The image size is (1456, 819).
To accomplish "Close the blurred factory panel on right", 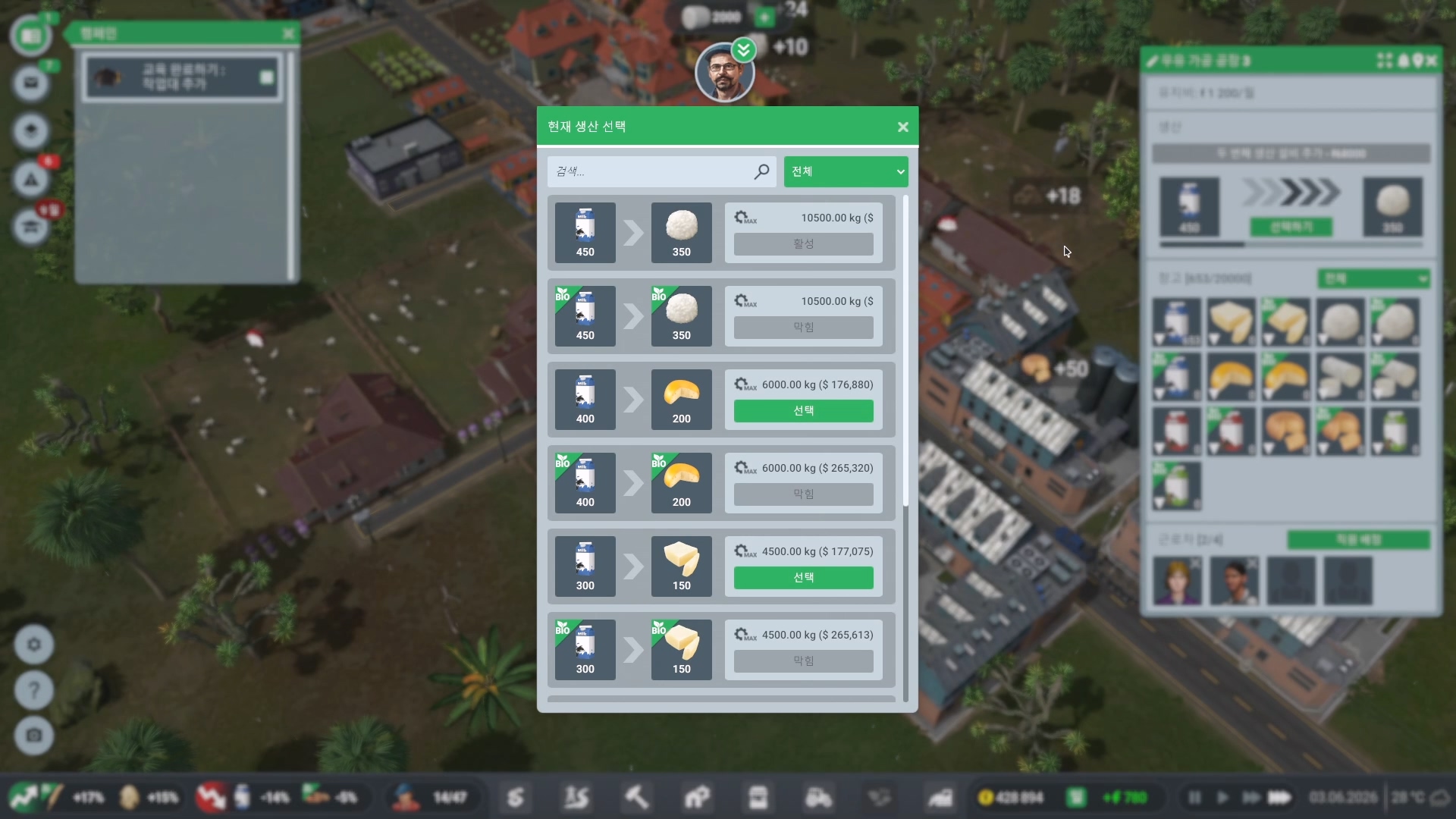I will pos(1431,61).
